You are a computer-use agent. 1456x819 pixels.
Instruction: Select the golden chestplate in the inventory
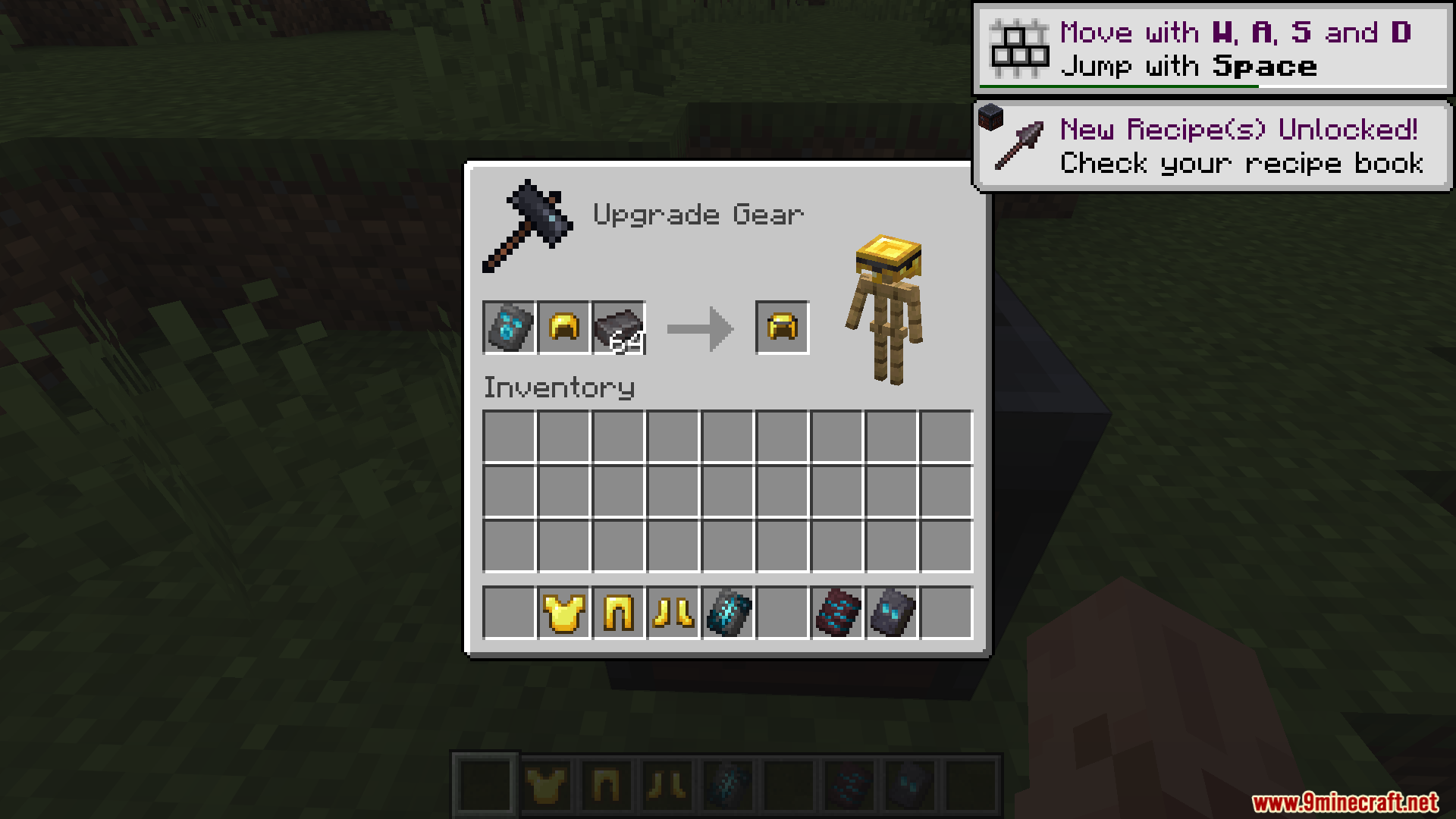(x=563, y=612)
